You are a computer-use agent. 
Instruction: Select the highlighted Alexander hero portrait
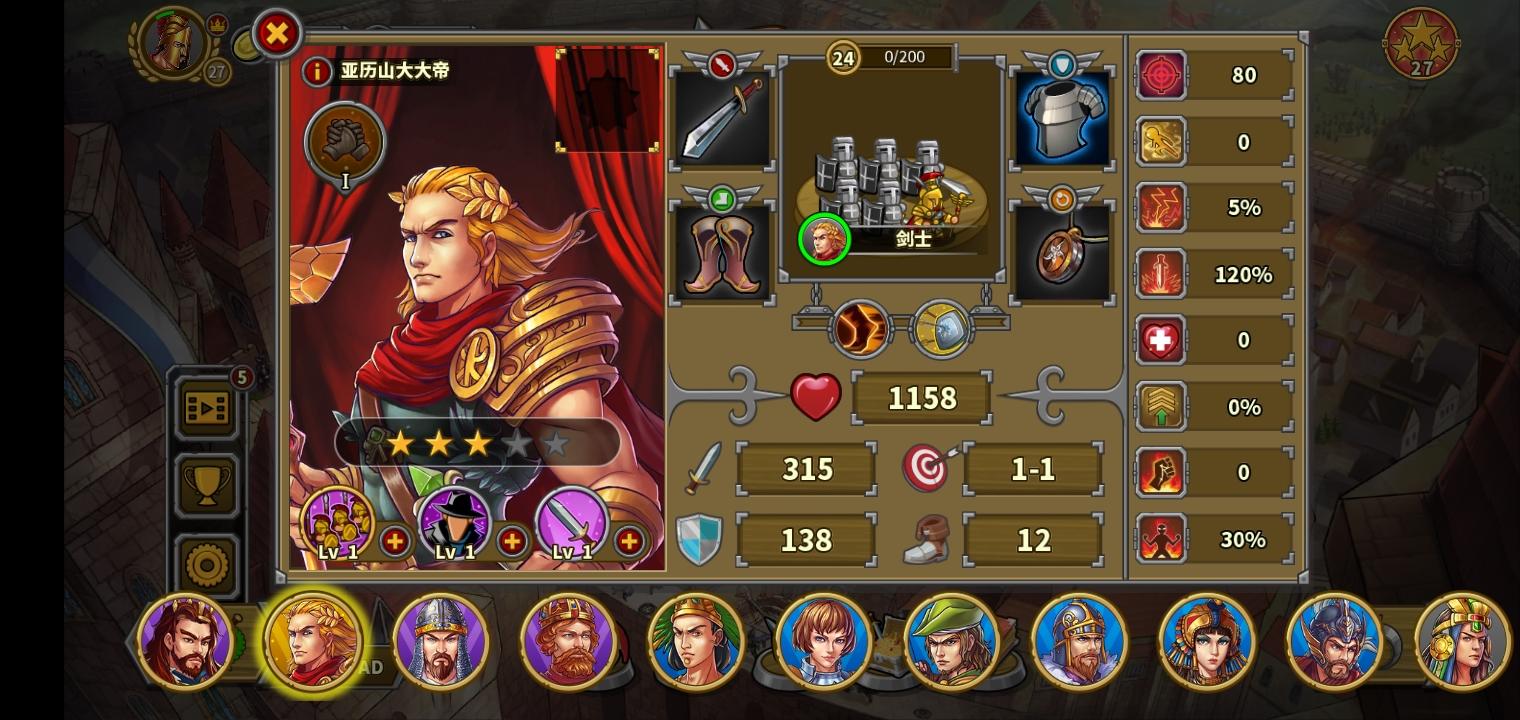[x=313, y=641]
